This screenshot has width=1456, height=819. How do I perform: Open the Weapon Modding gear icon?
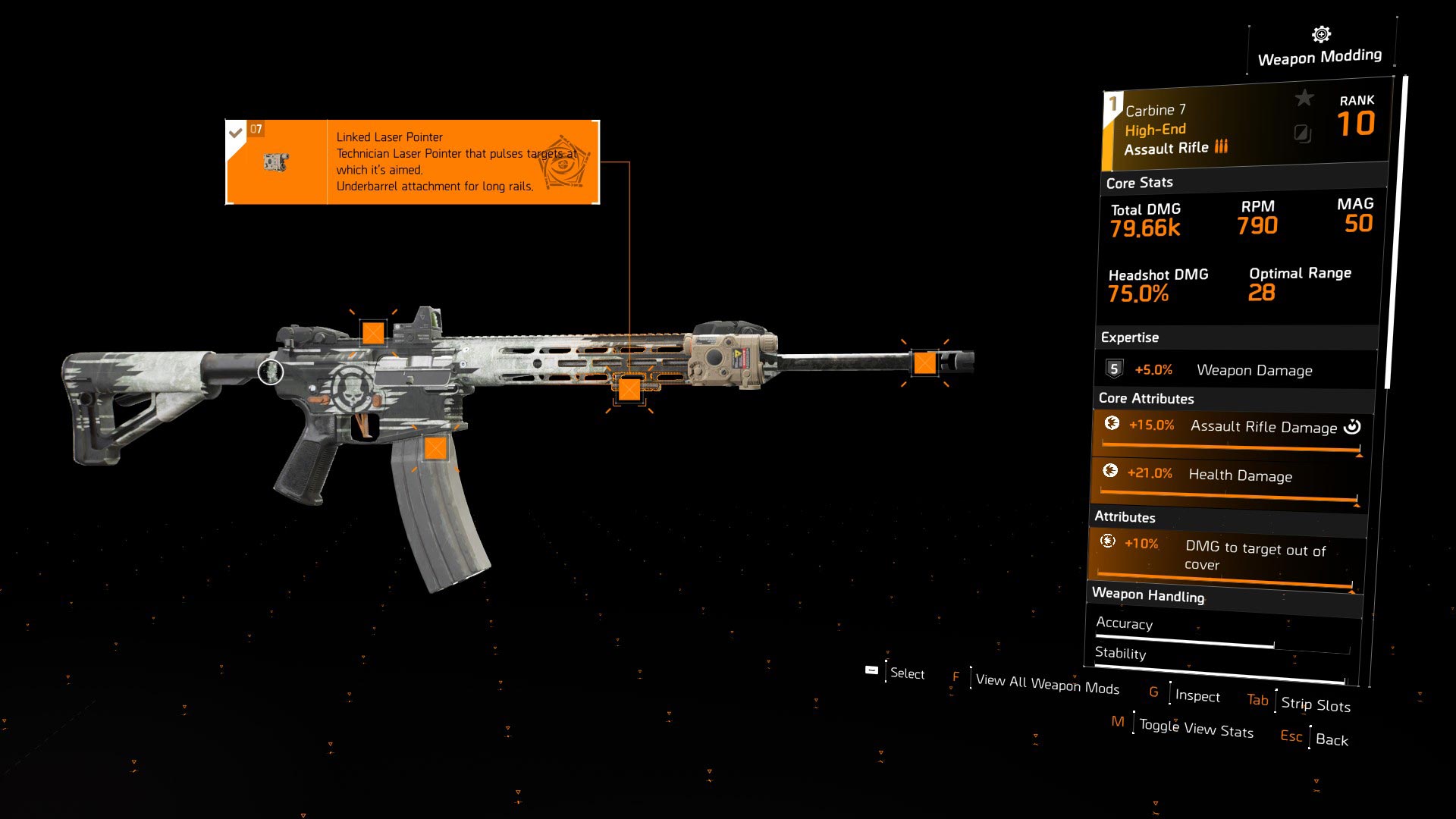tap(1319, 33)
